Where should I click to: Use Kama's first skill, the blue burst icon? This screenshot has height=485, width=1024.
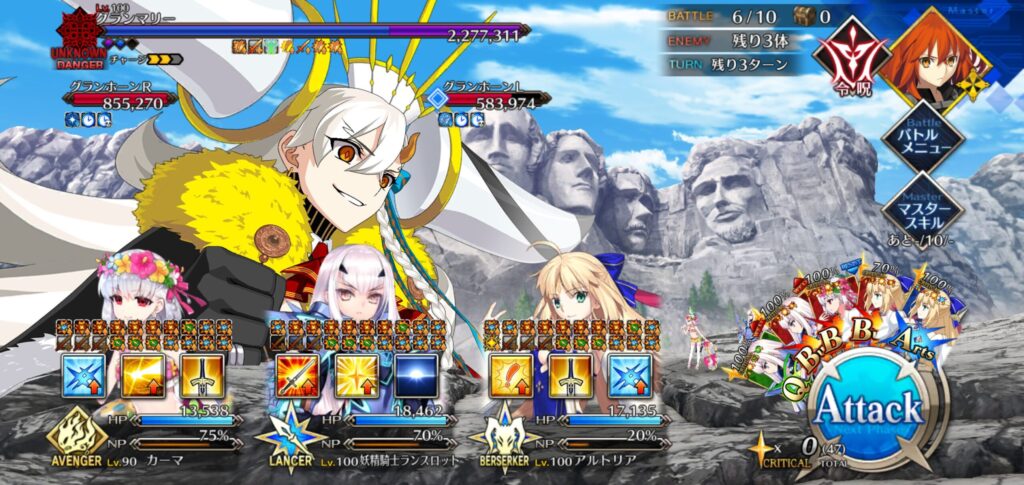[x=83, y=373]
